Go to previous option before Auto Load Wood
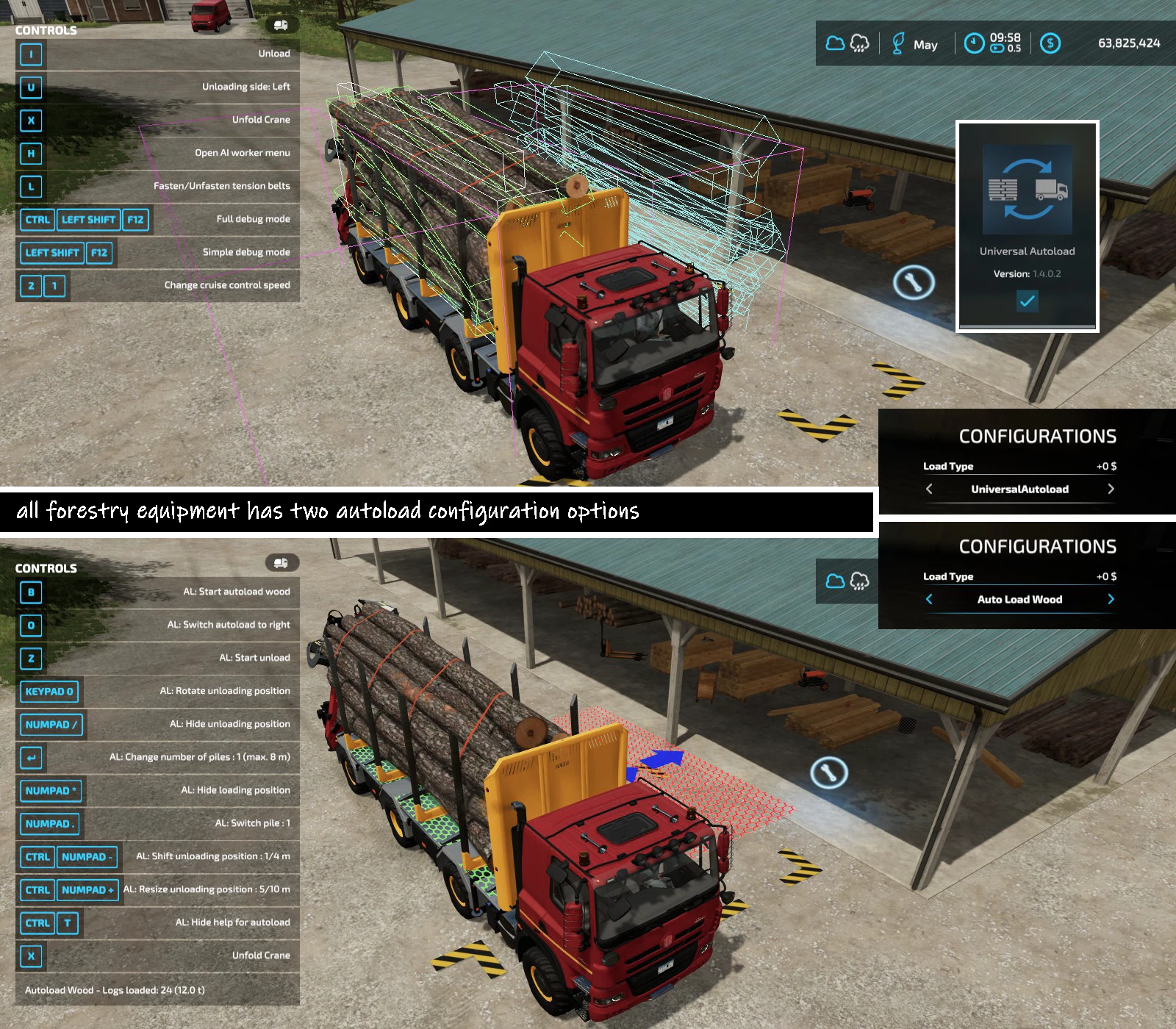This screenshot has height=1029, width=1176. (929, 599)
